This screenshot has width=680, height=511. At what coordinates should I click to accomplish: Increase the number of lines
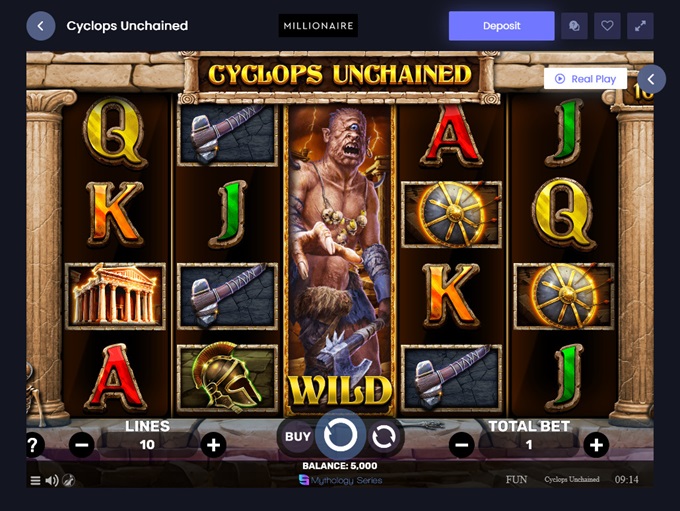coord(213,445)
